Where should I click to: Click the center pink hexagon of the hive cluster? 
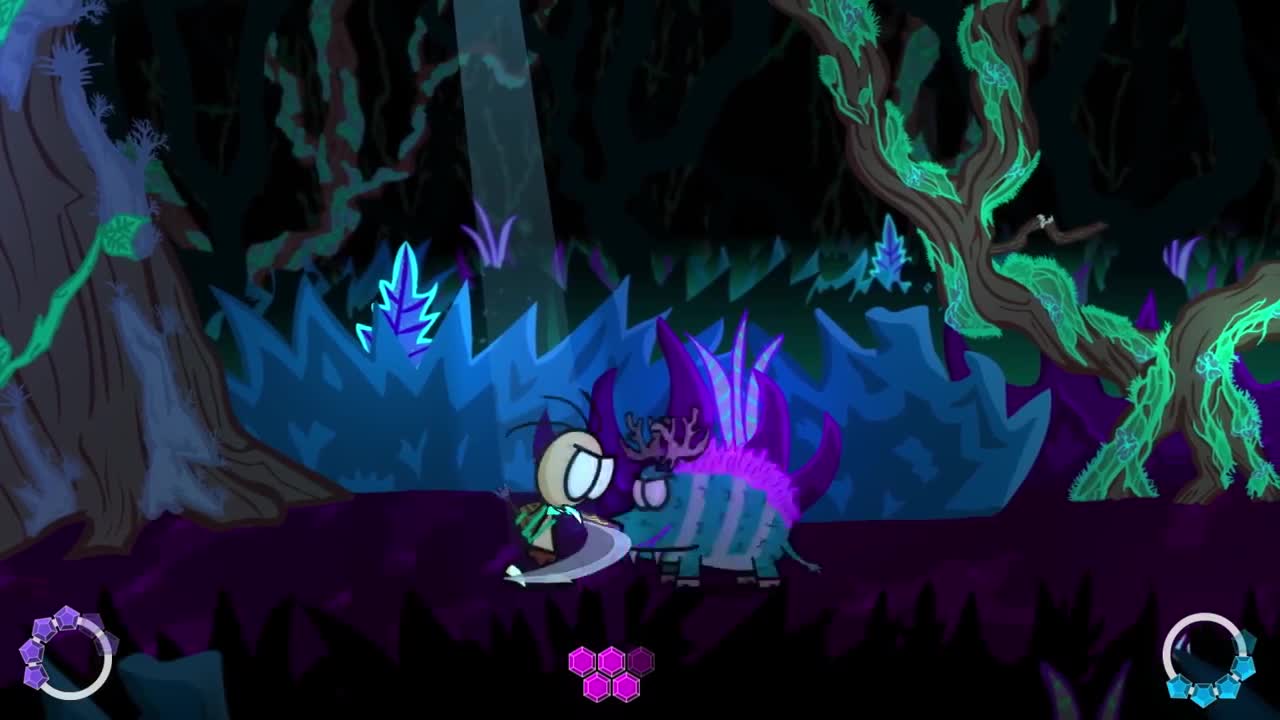coord(611,662)
